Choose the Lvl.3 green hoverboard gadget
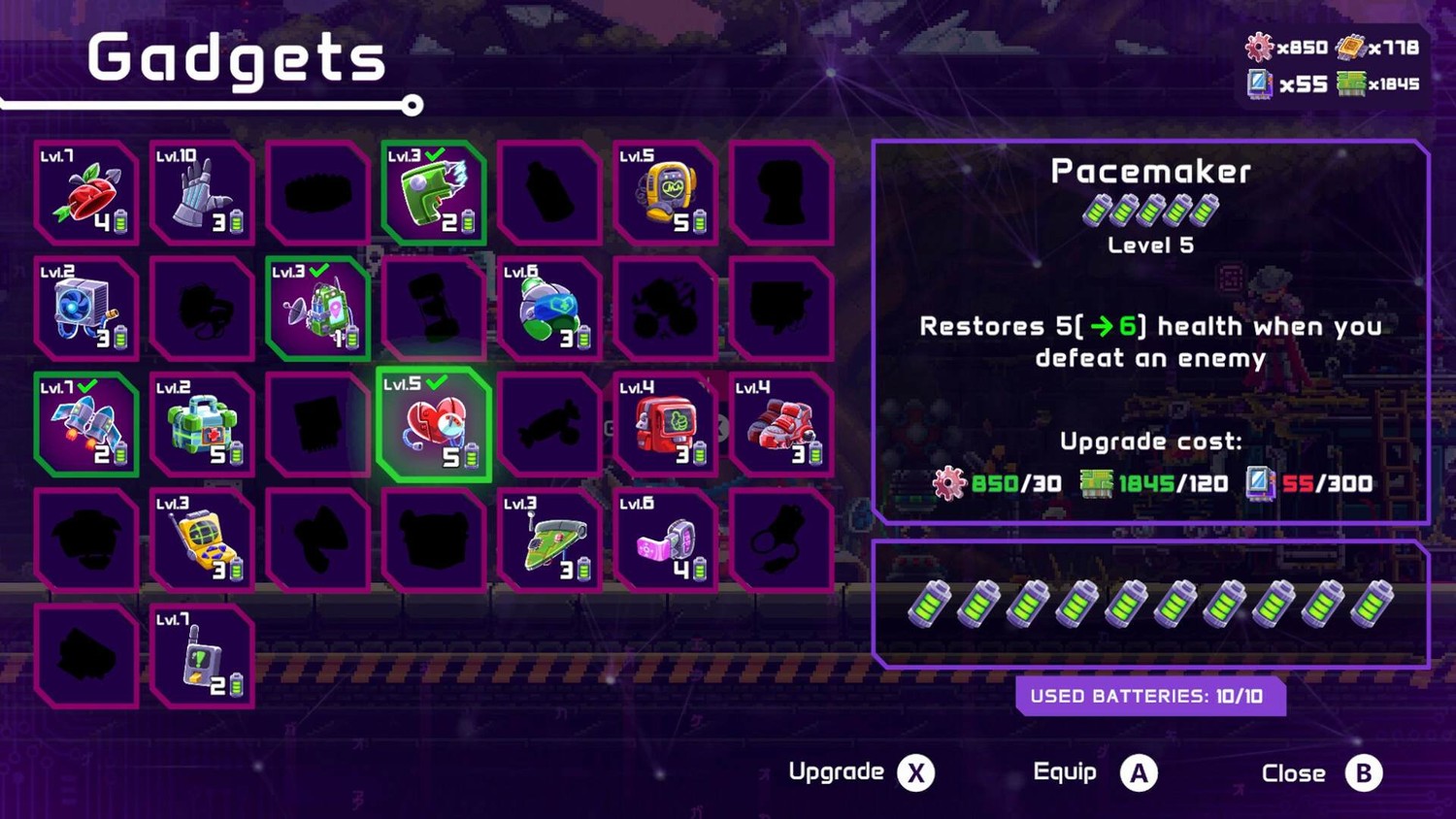Screen dimensions: 1456x819 pyautogui.click(x=549, y=541)
